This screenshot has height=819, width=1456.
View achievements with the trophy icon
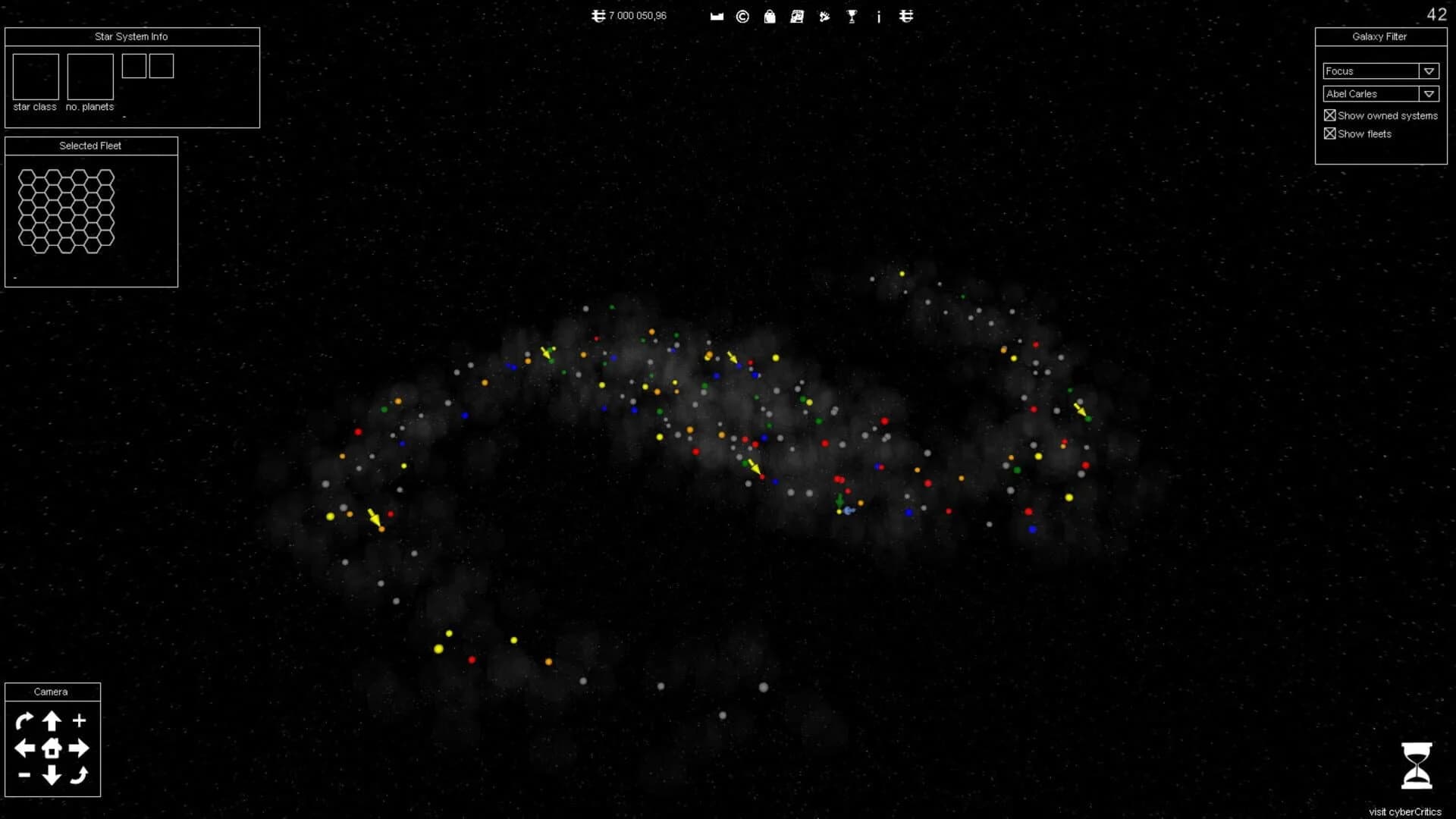point(851,16)
